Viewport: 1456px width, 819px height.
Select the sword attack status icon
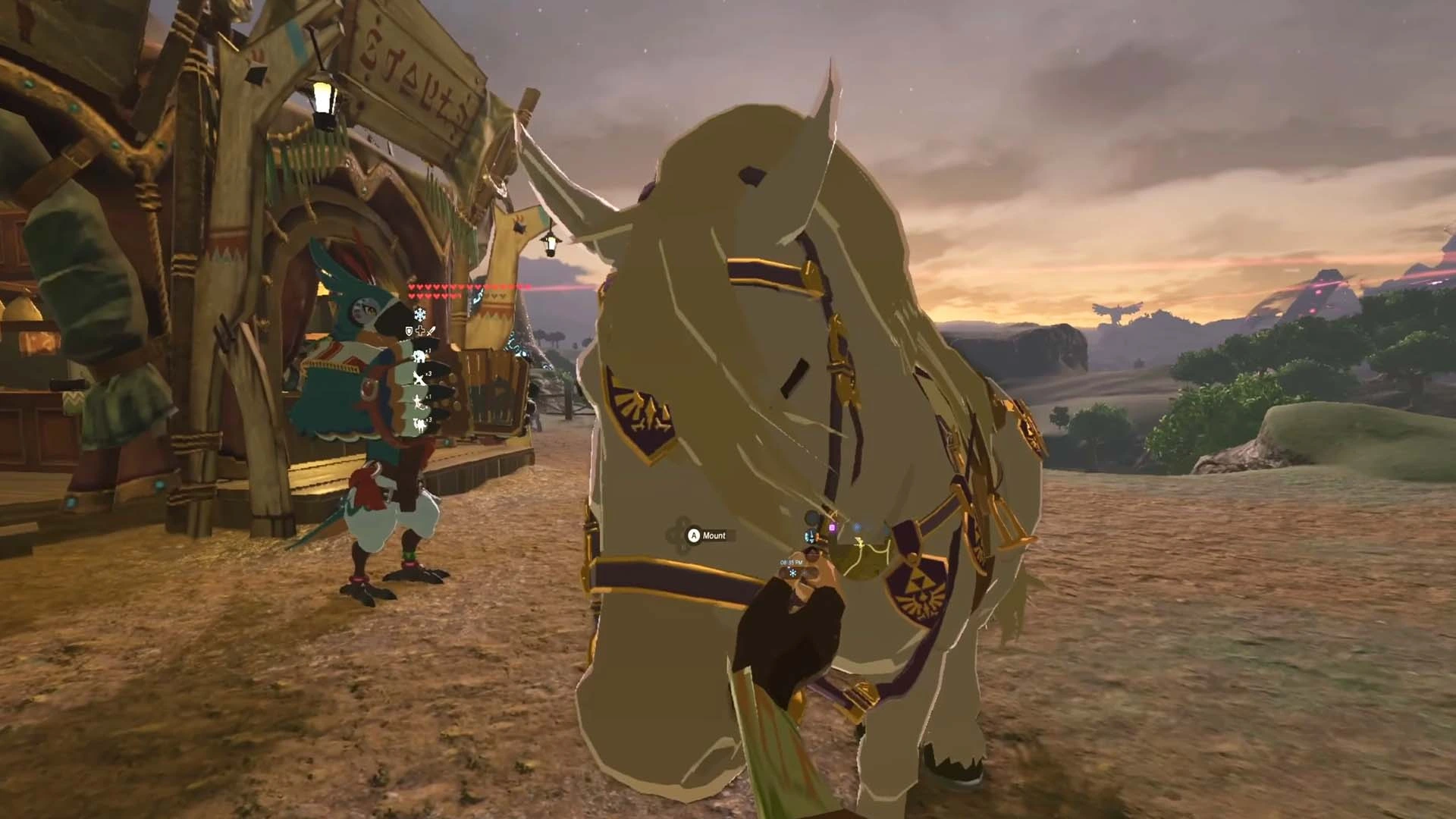431,332
